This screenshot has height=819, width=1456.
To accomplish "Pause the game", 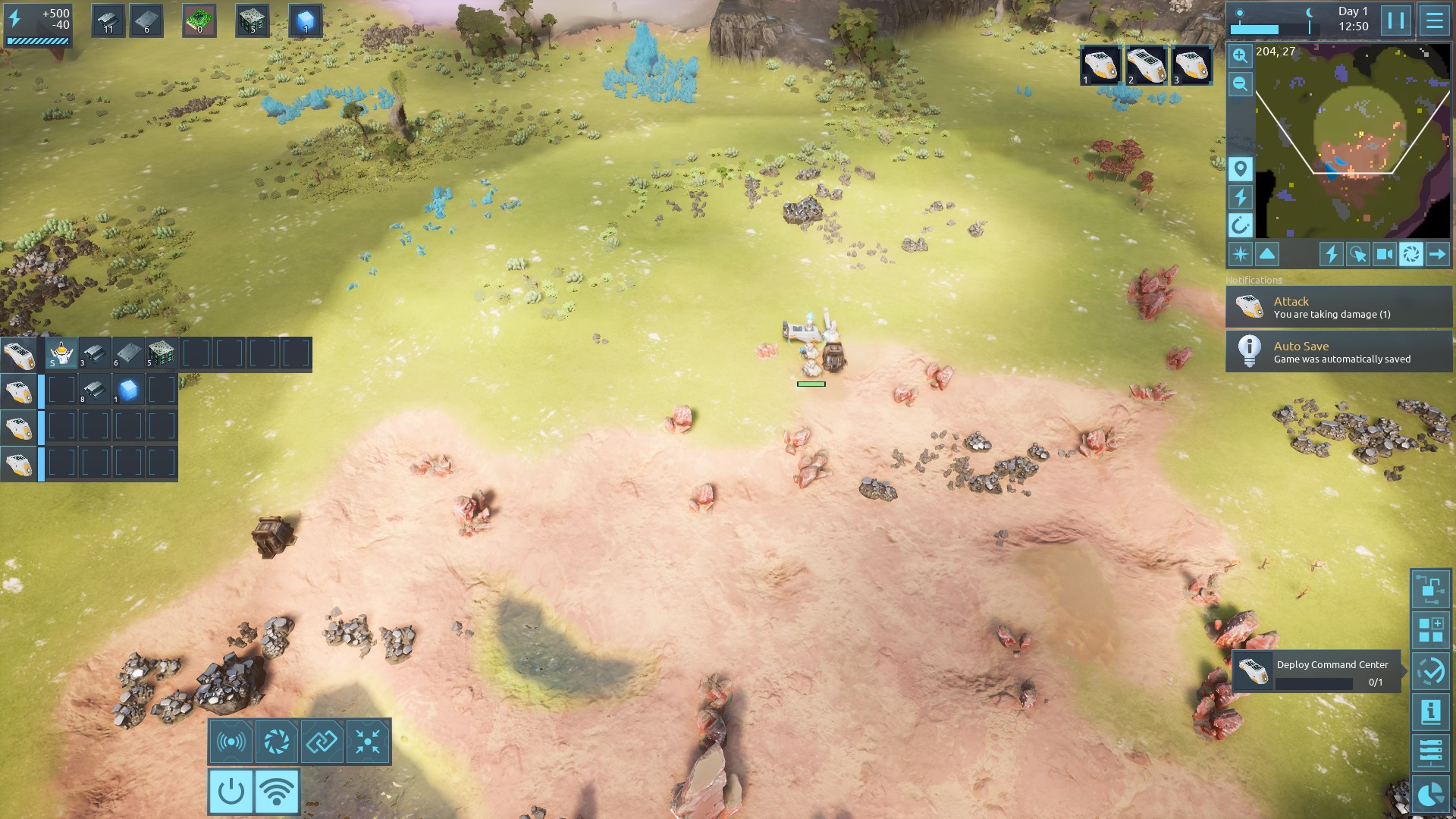I will [x=1396, y=20].
